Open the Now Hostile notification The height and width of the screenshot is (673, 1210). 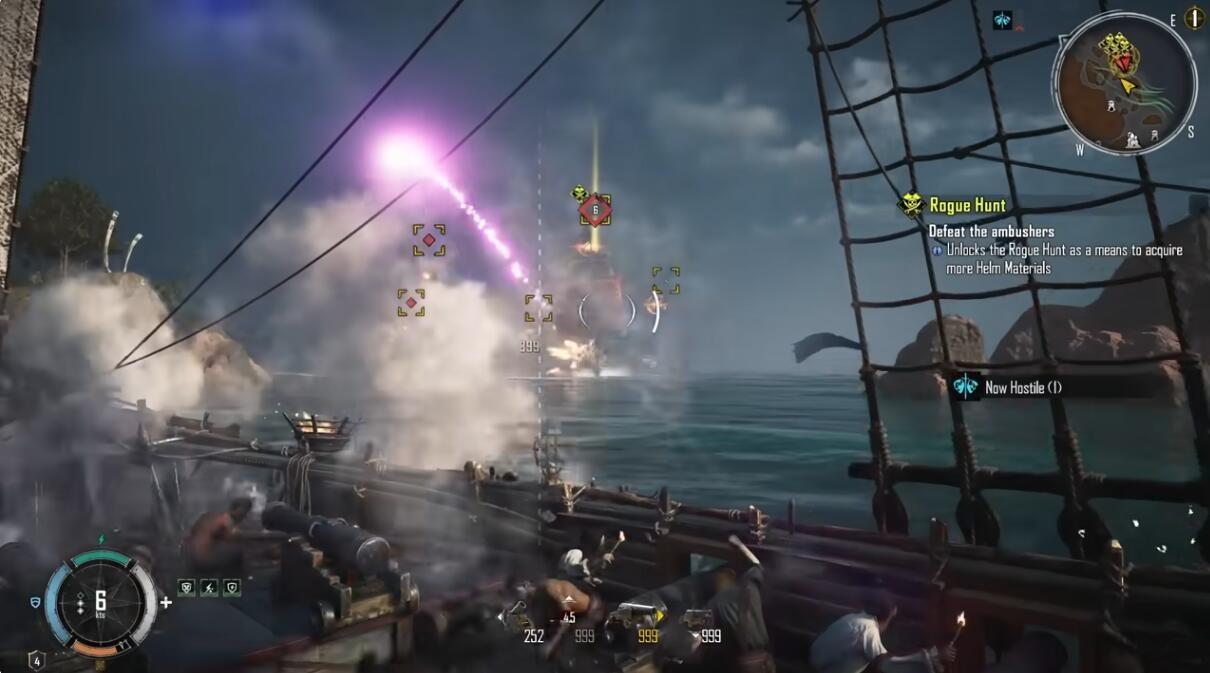pyautogui.click(x=1021, y=387)
